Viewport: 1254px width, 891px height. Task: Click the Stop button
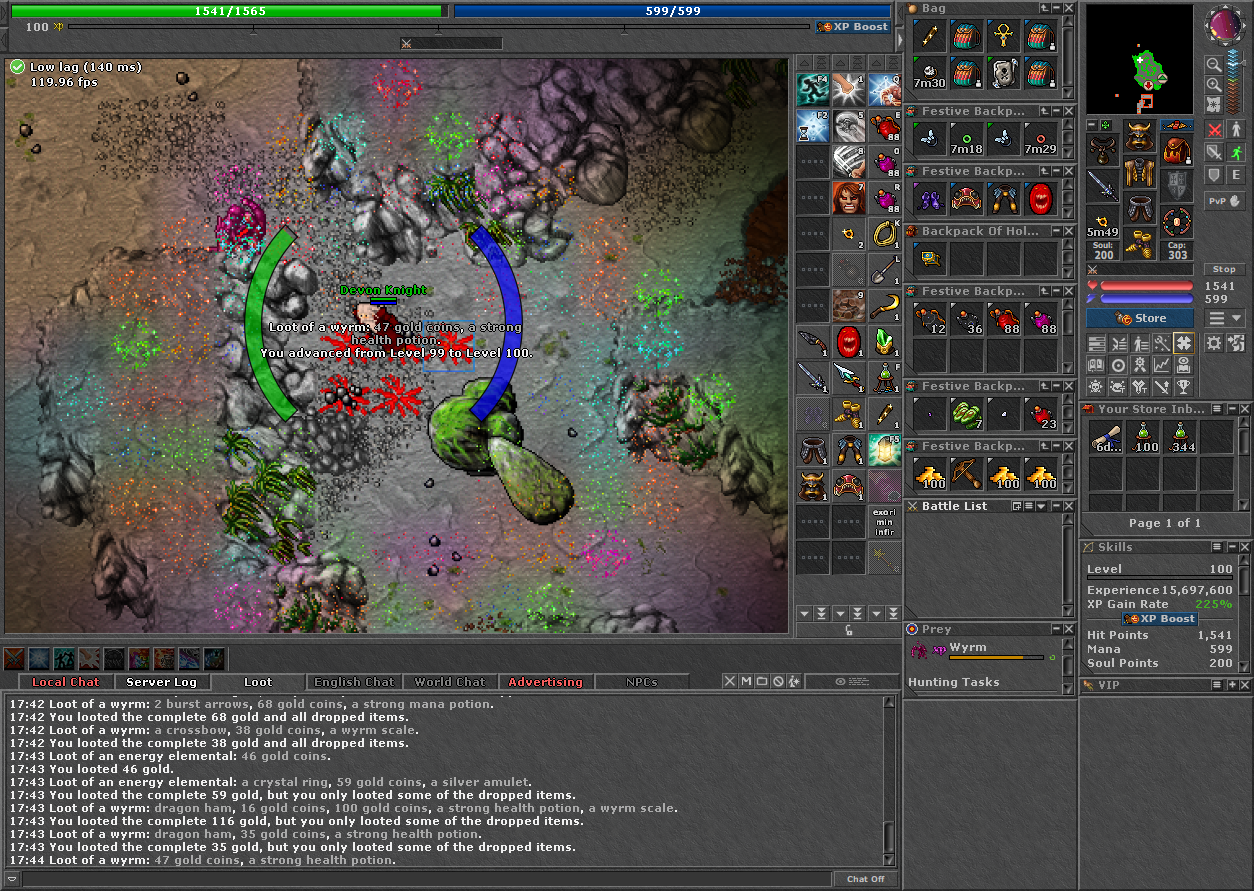click(1224, 269)
